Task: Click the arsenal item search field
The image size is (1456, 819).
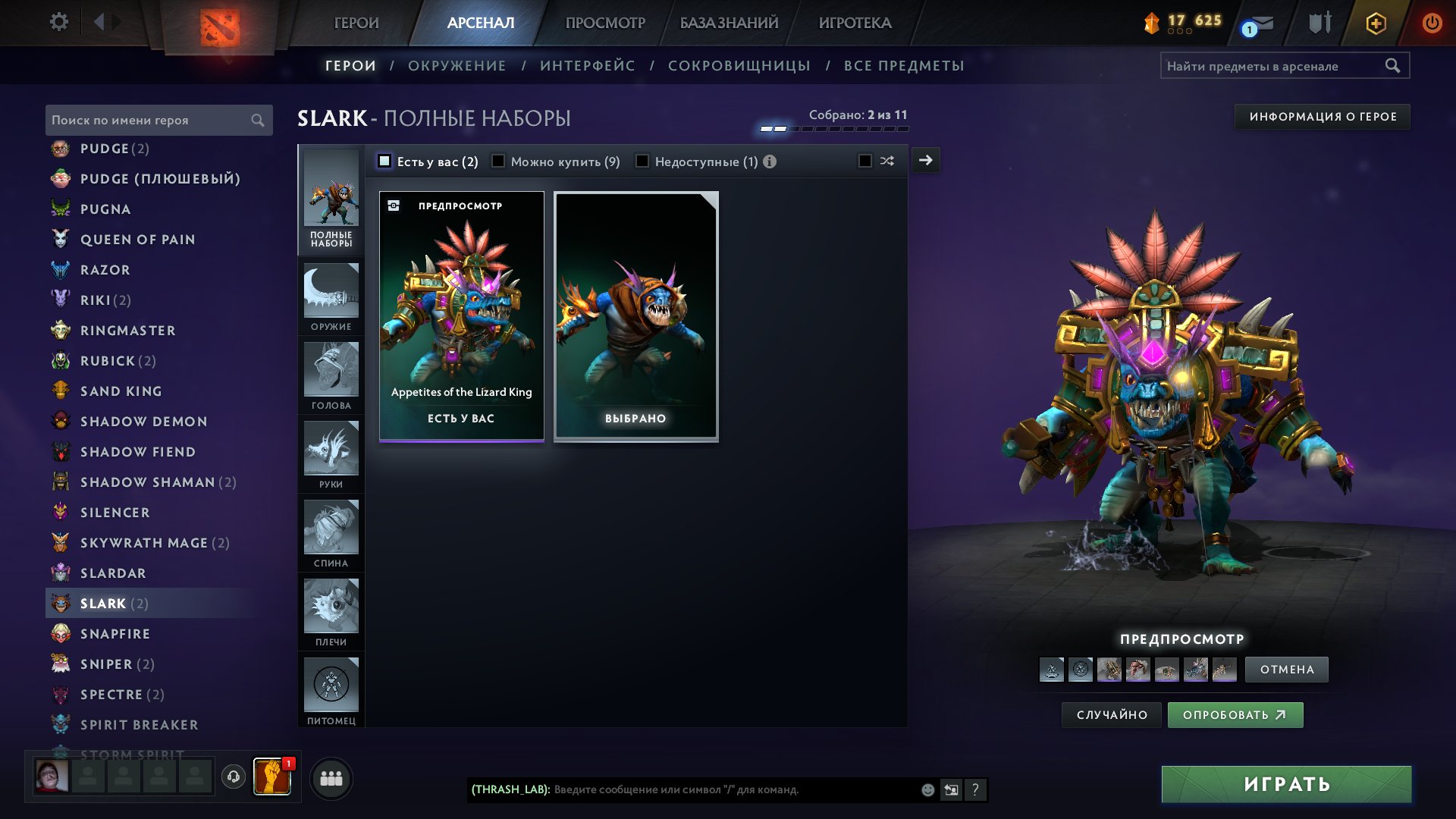Action: (x=1274, y=66)
